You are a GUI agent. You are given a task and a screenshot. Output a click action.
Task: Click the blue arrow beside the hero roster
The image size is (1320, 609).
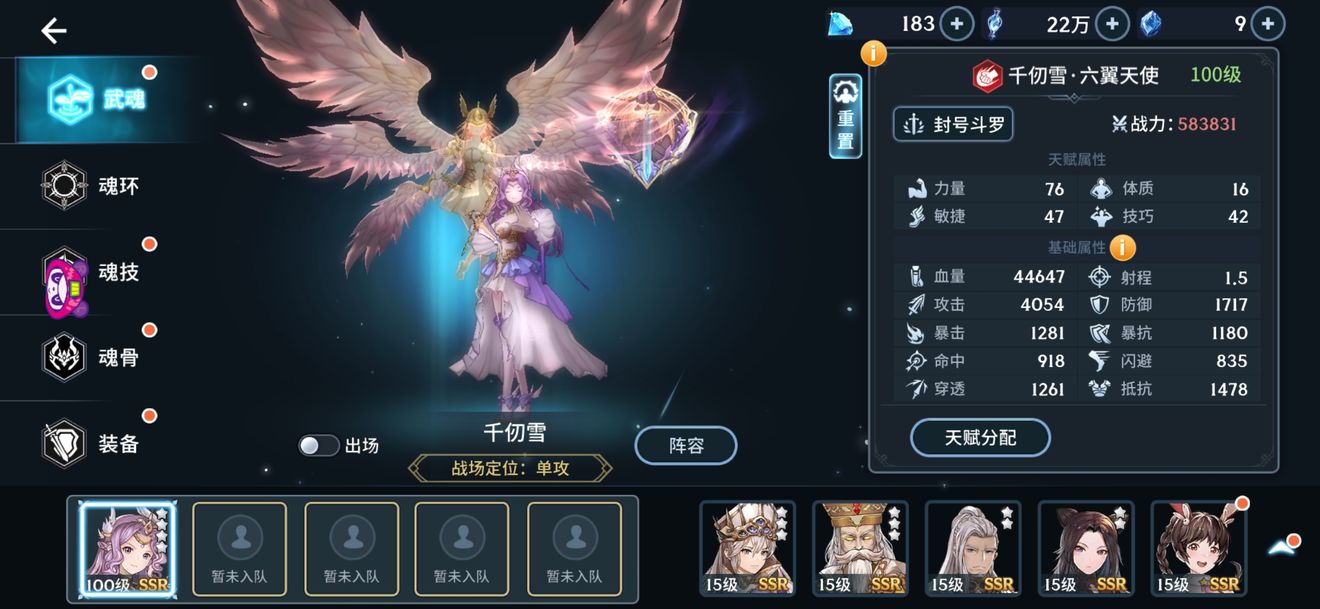pos(1283,546)
